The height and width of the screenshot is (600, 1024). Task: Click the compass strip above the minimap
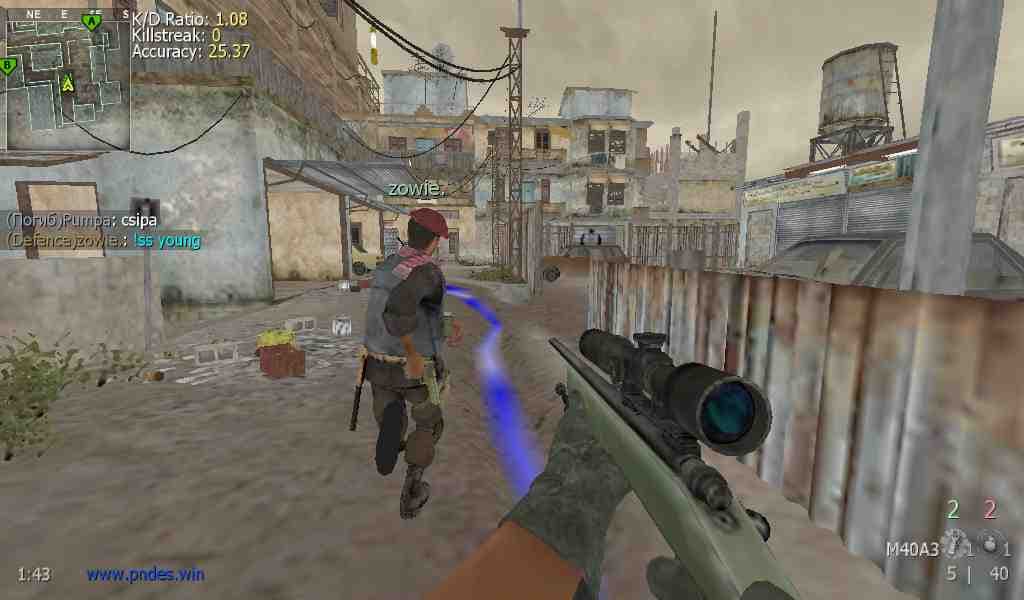pos(64,16)
